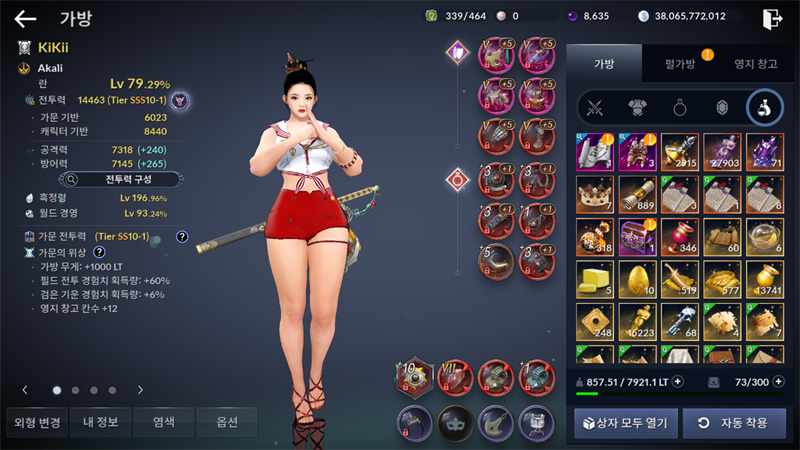
Task: Click 상자 모두 열기 button
Action: coord(626,422)
